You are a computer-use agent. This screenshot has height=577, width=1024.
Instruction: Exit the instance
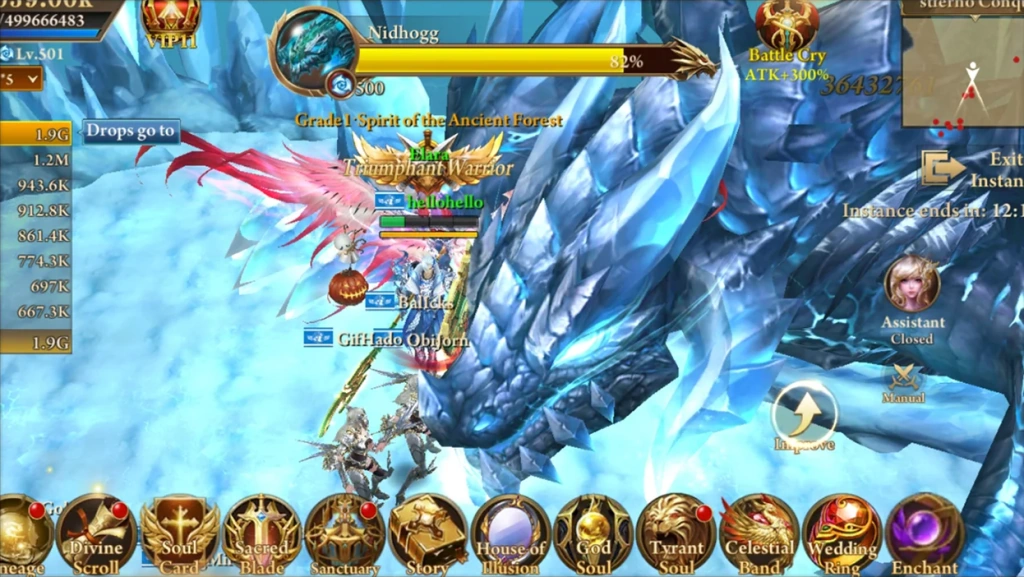[x=942, y=168]
